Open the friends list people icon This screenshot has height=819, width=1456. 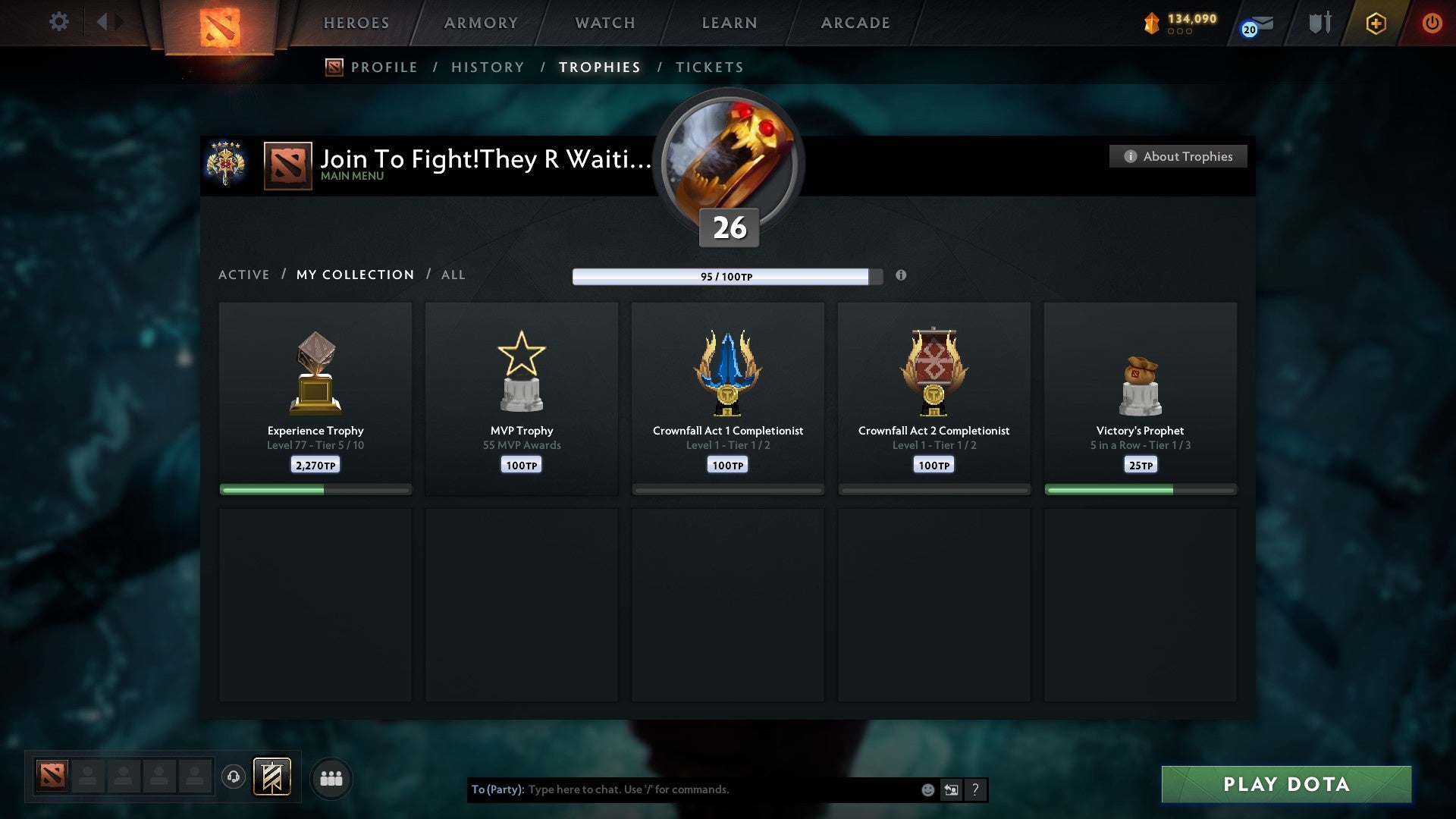tap(331, 778)
